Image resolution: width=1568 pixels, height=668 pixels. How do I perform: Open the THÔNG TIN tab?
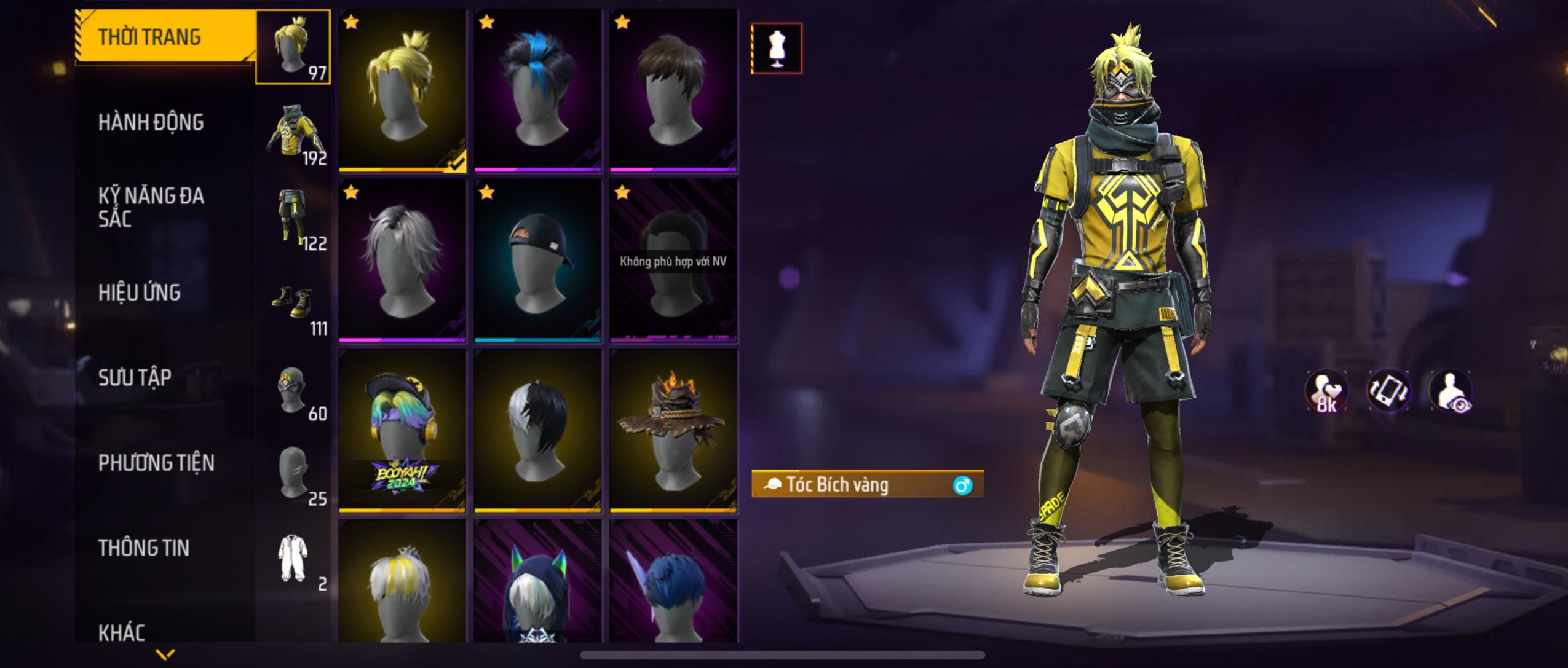click(143, 548)
